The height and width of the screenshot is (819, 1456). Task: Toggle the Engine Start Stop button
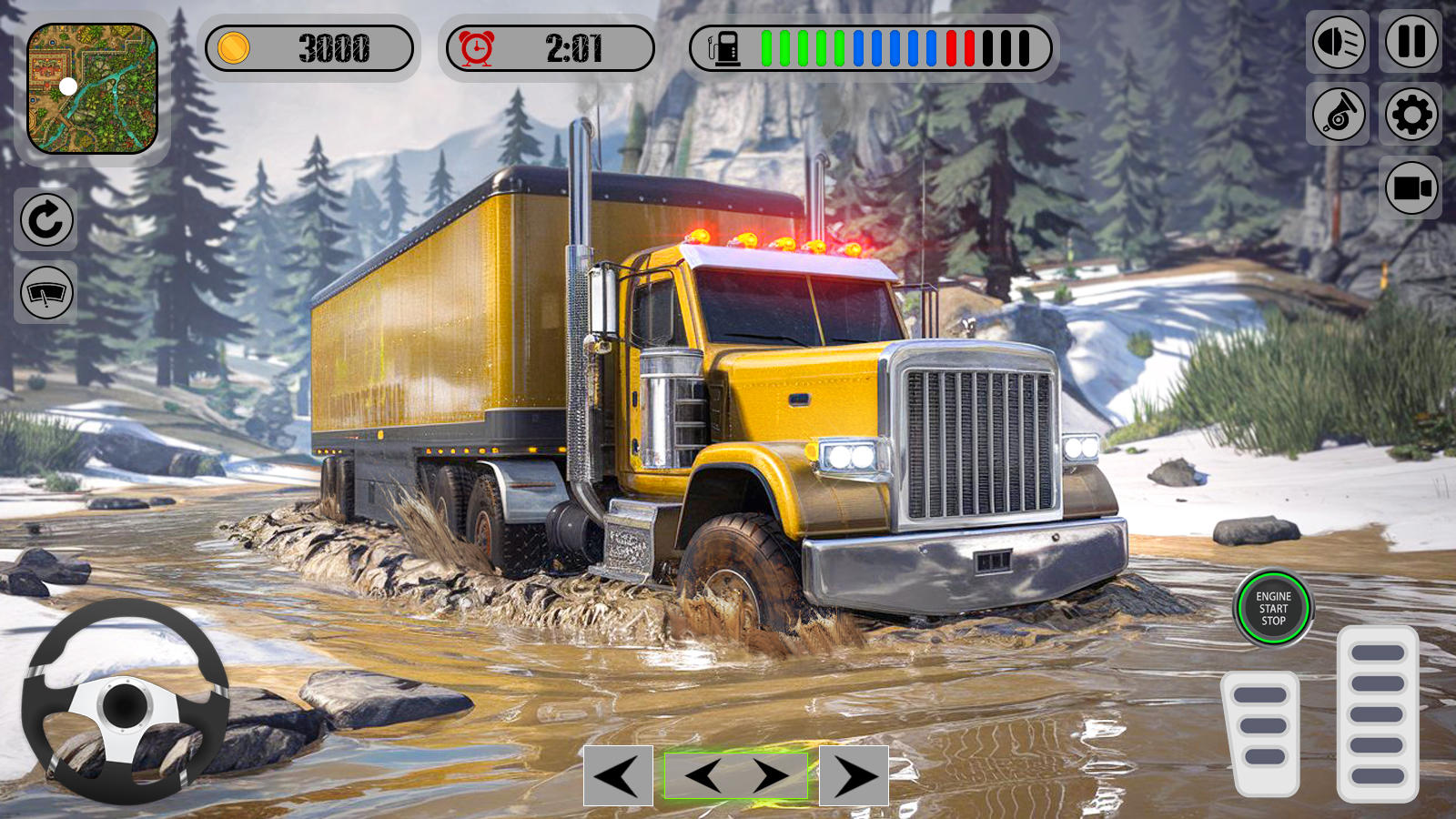pyautogui.click(x=1273, y=608)
